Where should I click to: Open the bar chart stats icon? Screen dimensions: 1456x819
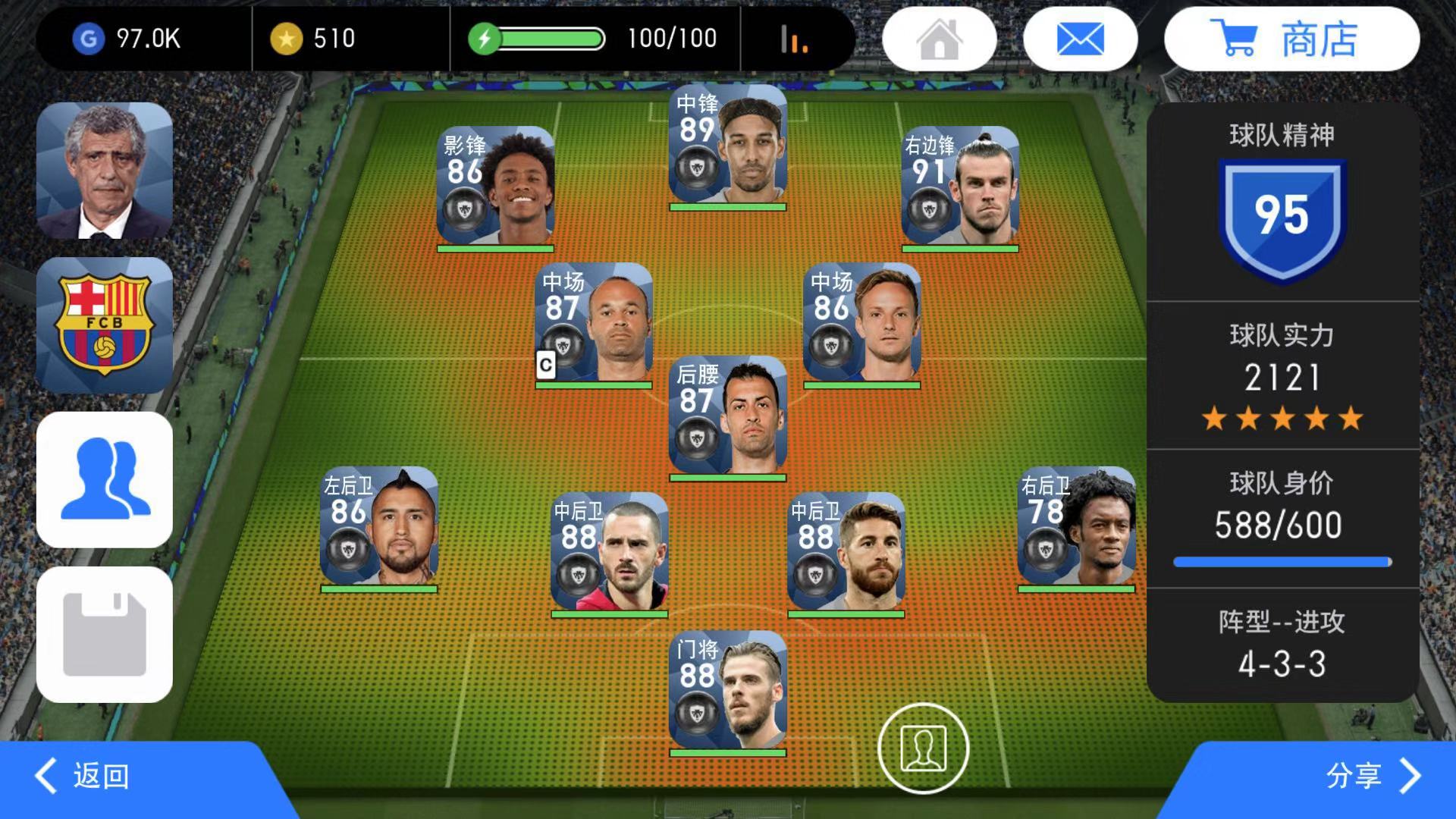tap(794, 39)
